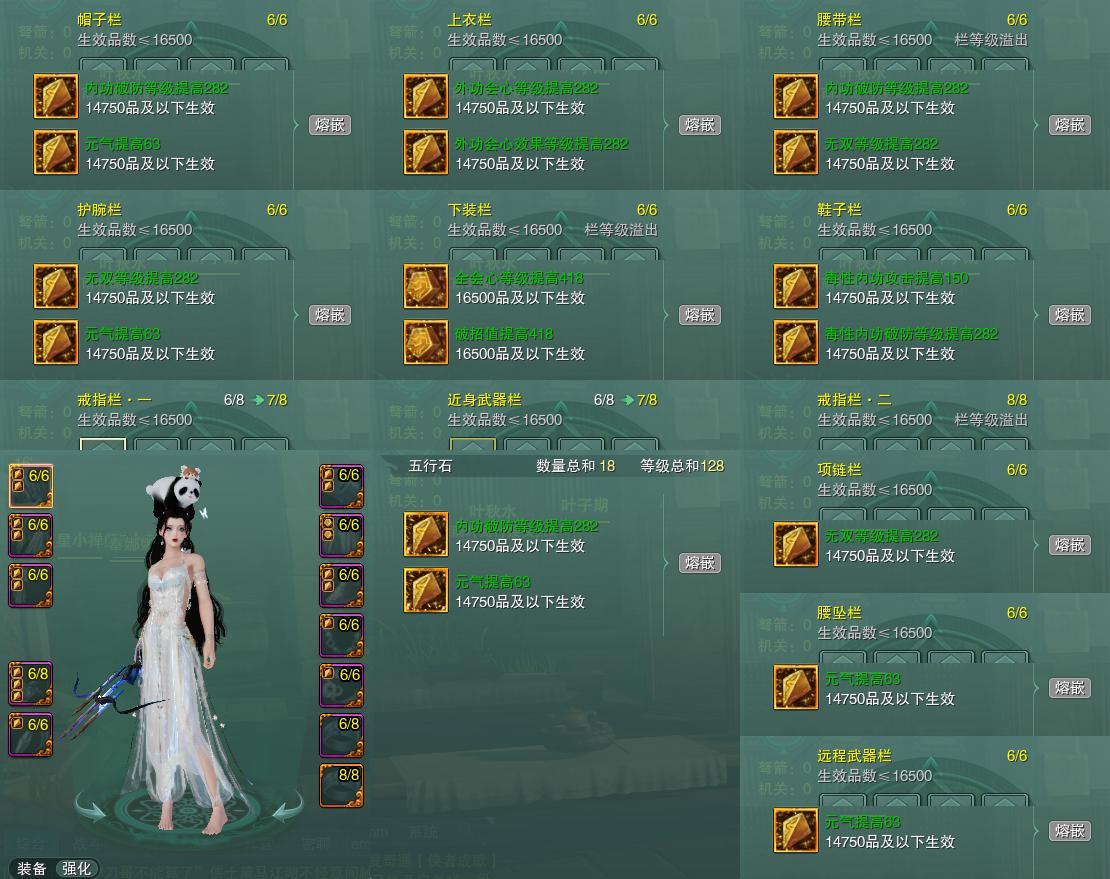Open 熔嵌 for the 腰带栏 panel
The height and width of the screenshot is (879, 1110).
coord(1069,125)
